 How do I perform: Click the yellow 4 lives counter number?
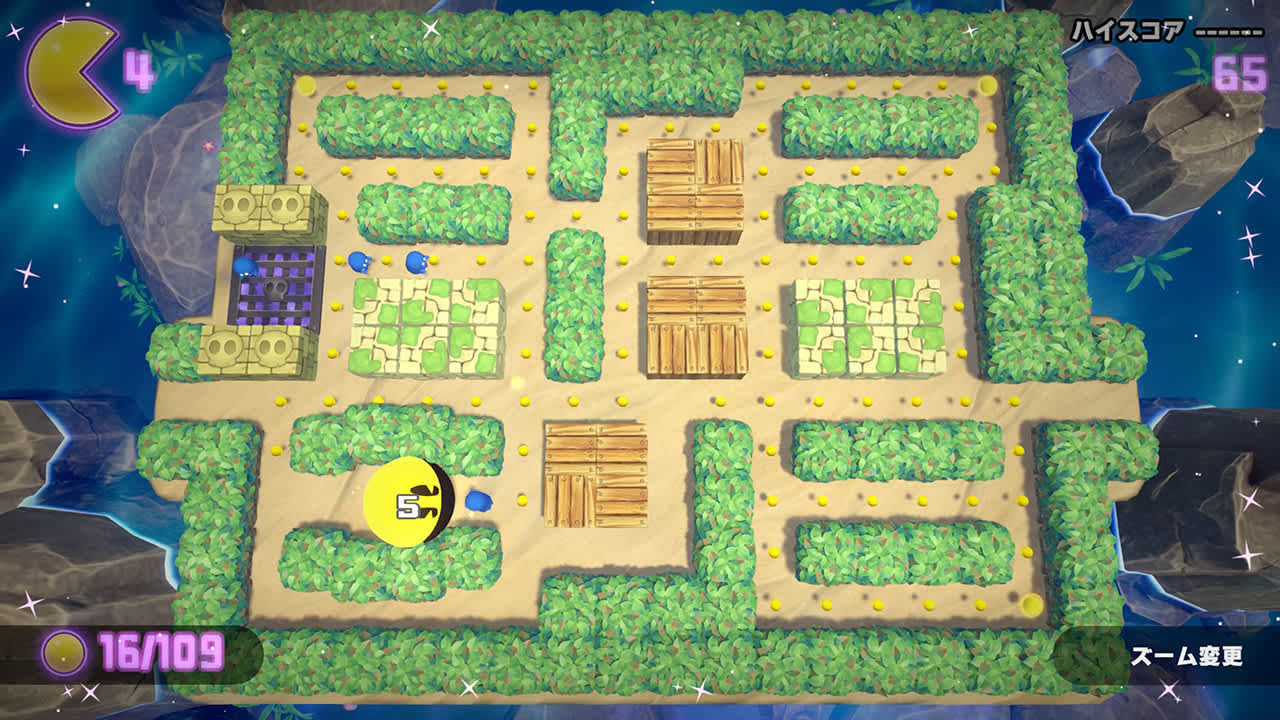point(142,68)
